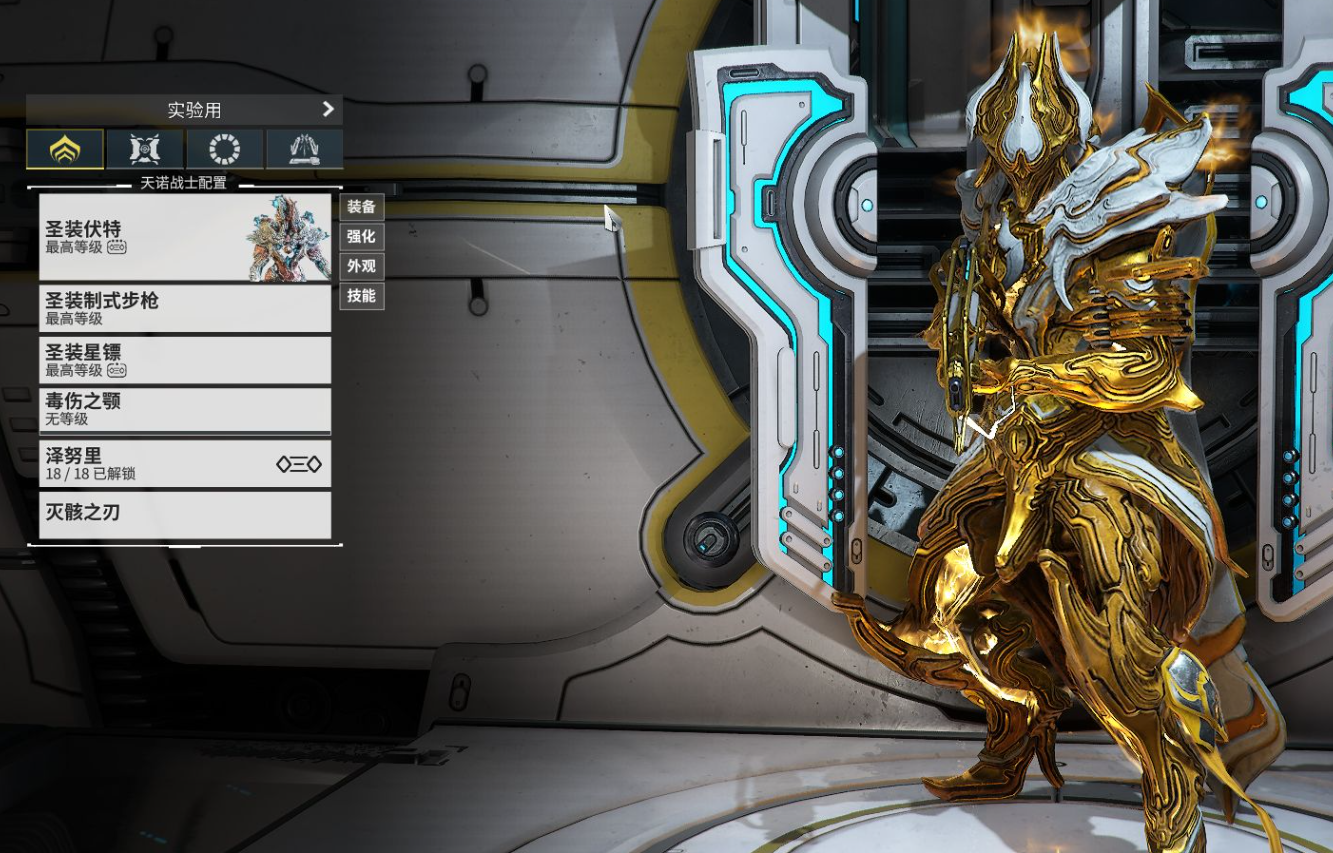Click the 装备 equip button
Viewport: 1333px width, 853px height.
[361, 207]
